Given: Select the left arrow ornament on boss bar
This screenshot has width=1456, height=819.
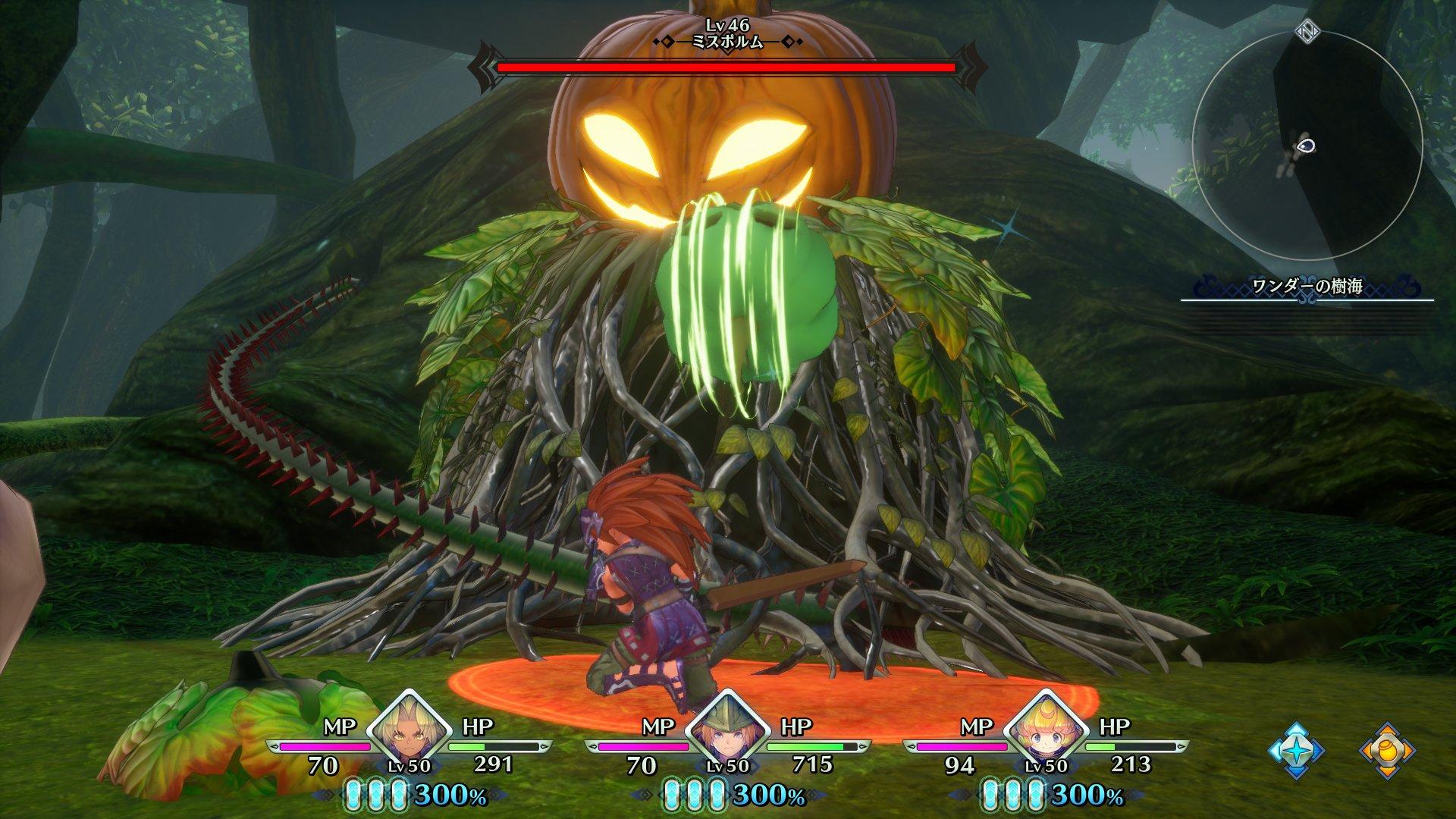Looking at the screenshot, I should pyautogui.click(x=483, y=67).
